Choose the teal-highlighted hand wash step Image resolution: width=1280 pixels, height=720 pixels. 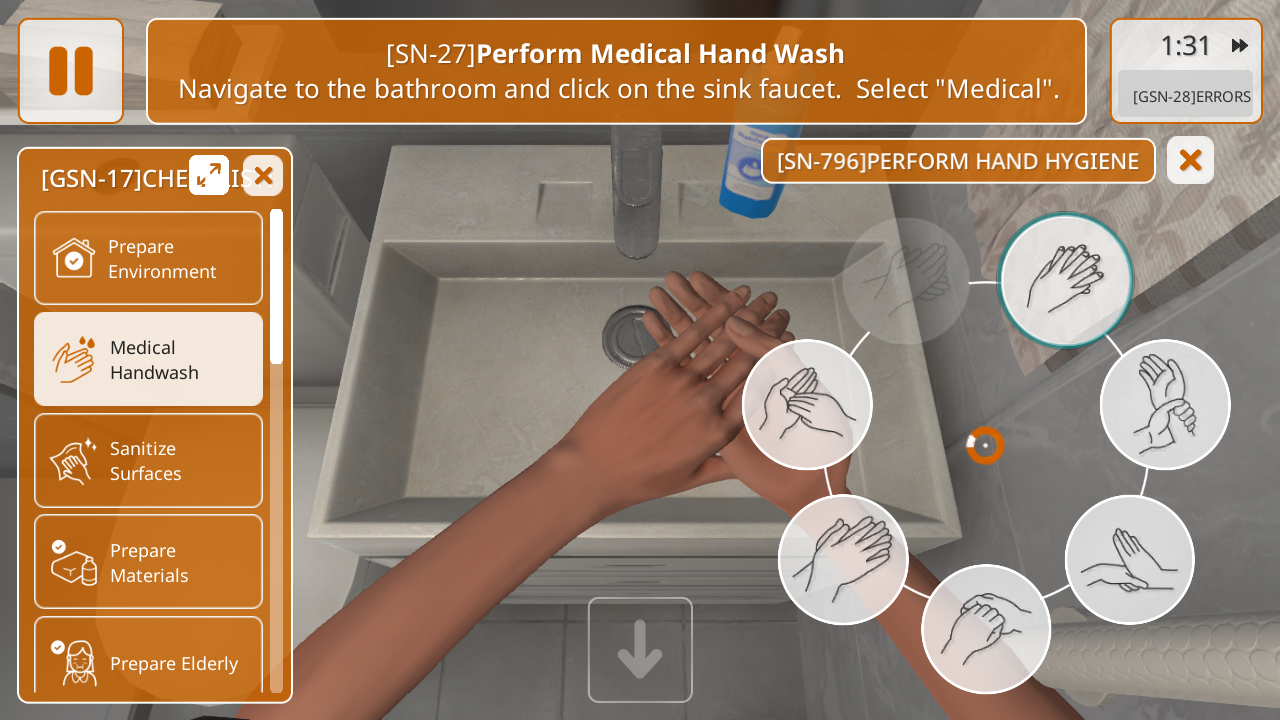(1065, 280)
